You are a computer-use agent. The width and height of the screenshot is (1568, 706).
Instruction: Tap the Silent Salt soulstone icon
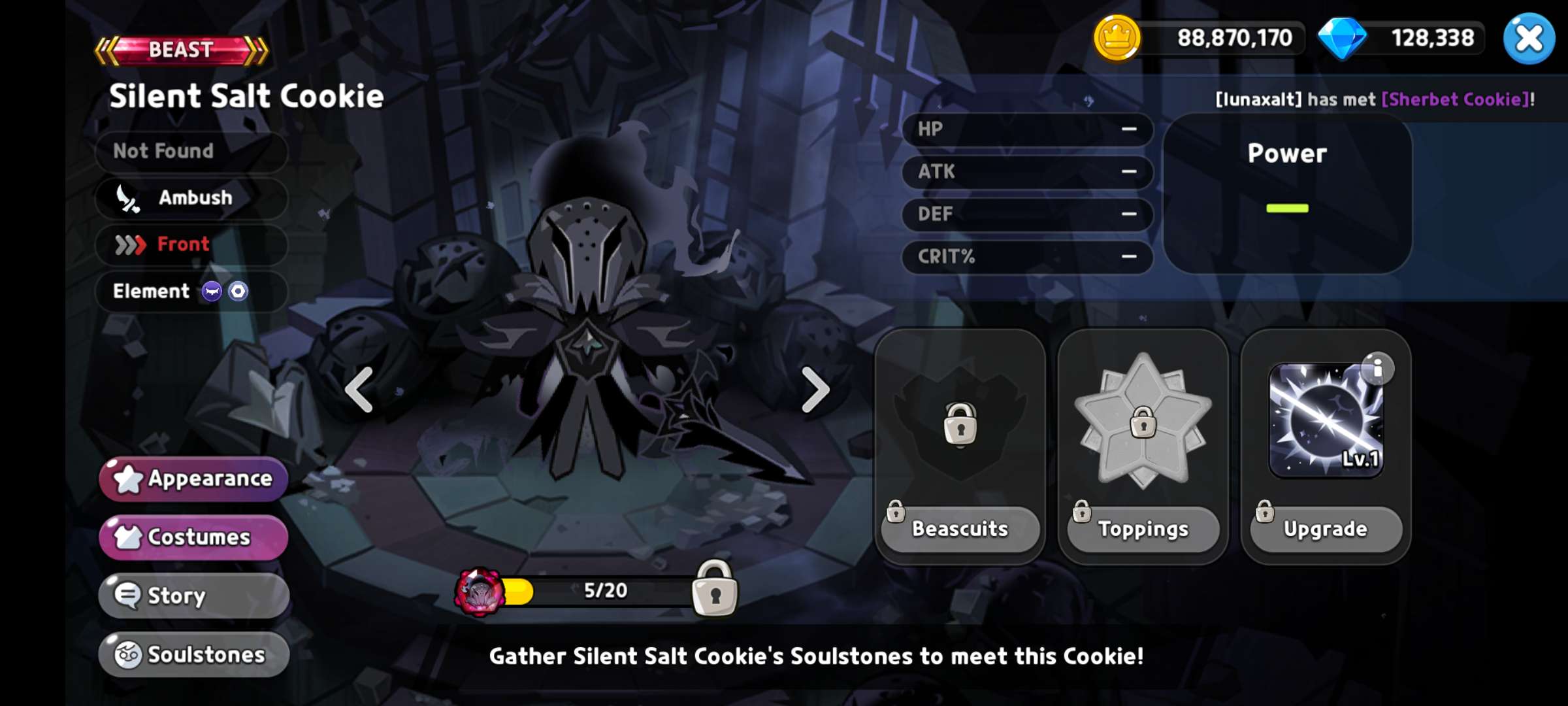(480, 592)
